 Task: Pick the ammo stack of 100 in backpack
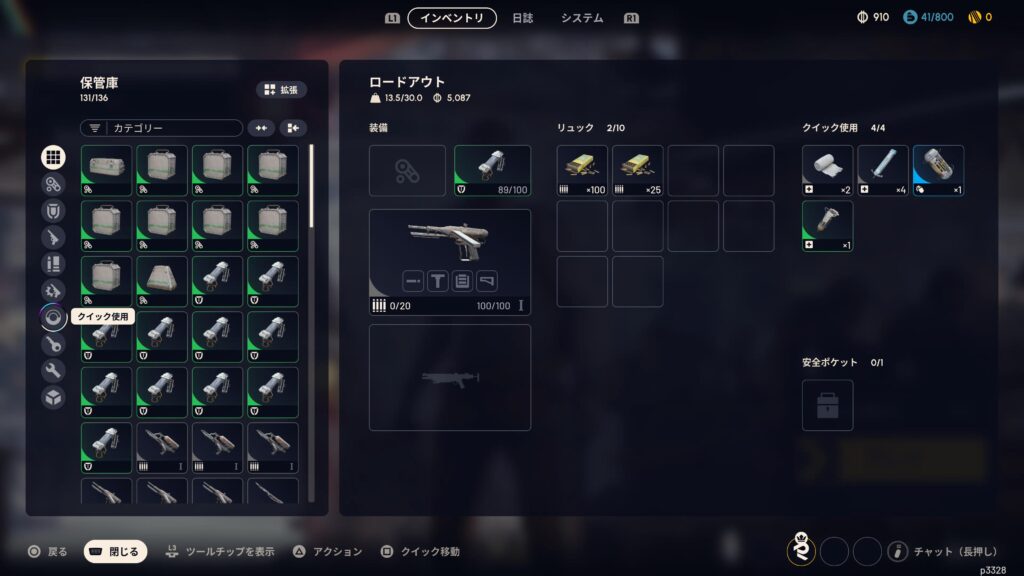coord(582,171)
